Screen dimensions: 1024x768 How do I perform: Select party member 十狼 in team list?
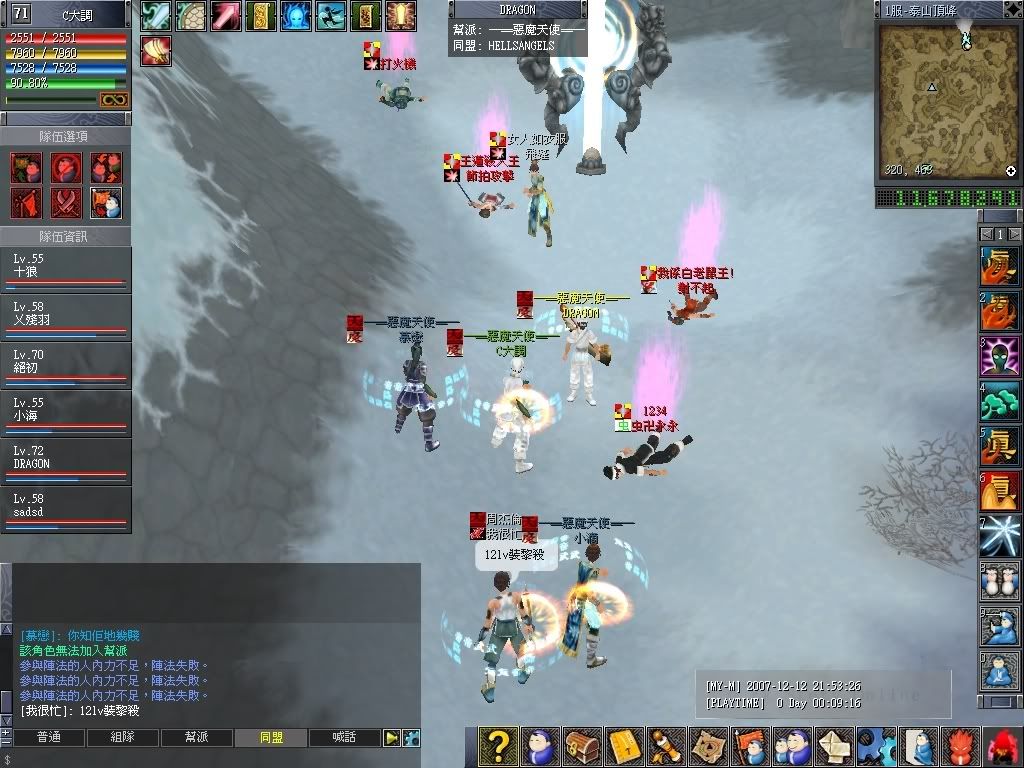coord(65,270)
